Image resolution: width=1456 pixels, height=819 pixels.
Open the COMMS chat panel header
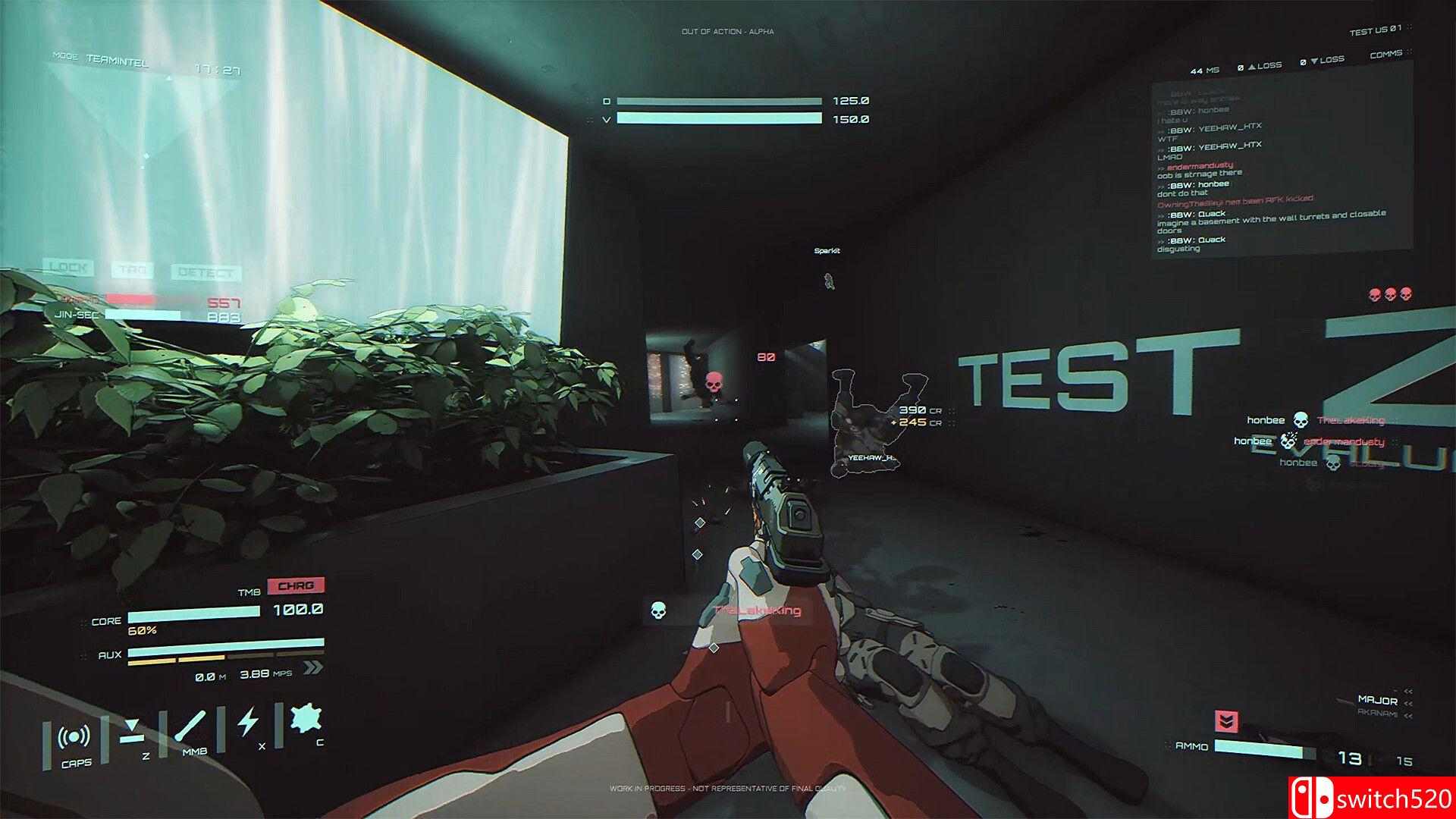(x=1385, y=55)
